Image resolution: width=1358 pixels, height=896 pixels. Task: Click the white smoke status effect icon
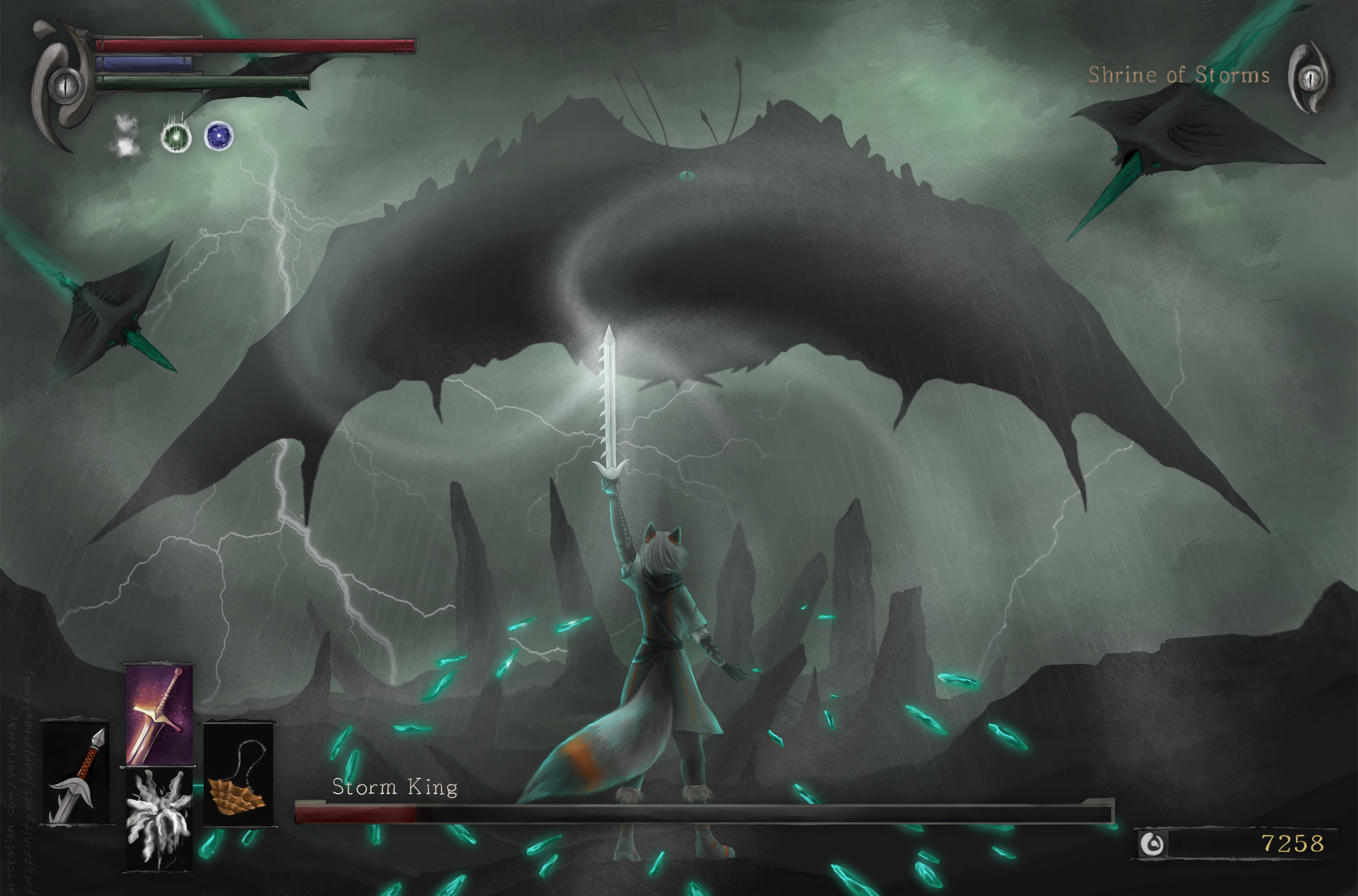tap(126, 136)
